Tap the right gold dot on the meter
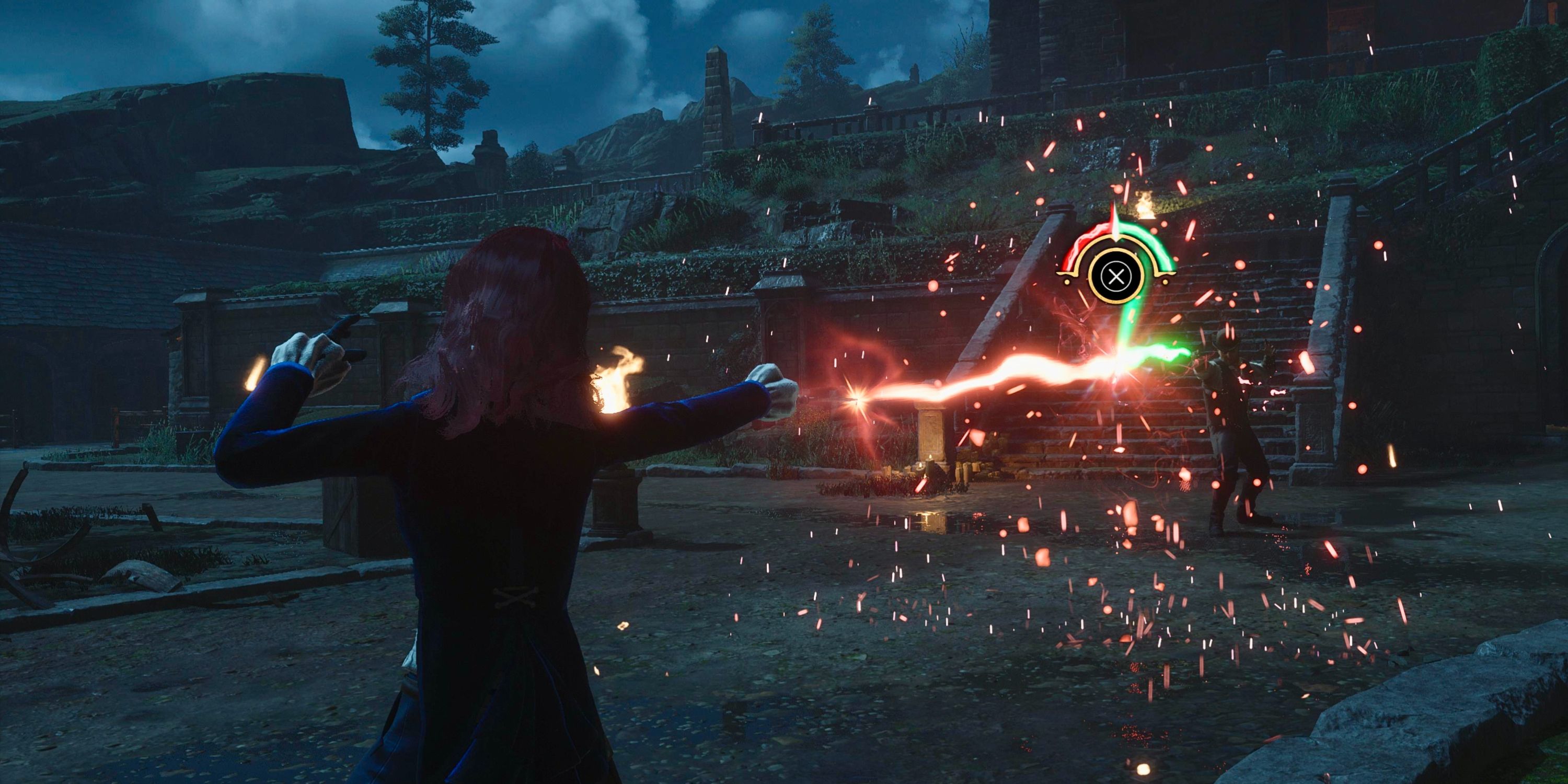 (1165, 282)
